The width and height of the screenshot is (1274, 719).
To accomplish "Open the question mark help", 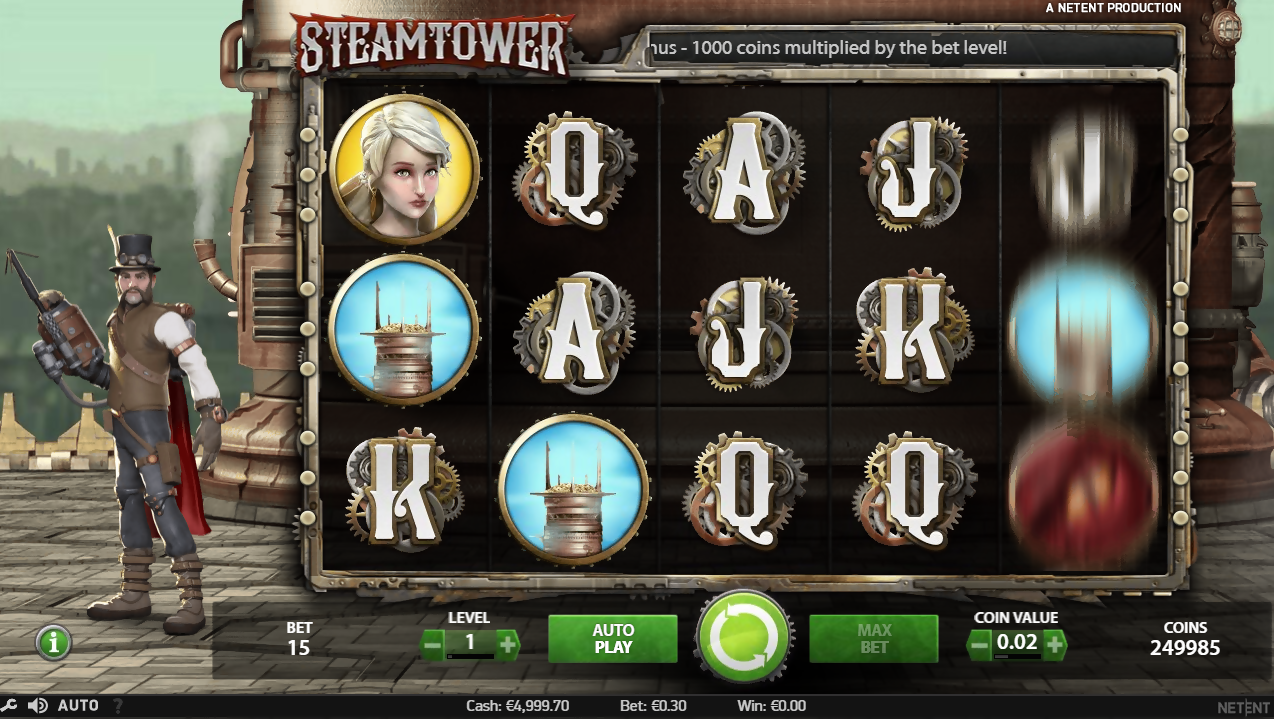I will [x=118, y=706].
